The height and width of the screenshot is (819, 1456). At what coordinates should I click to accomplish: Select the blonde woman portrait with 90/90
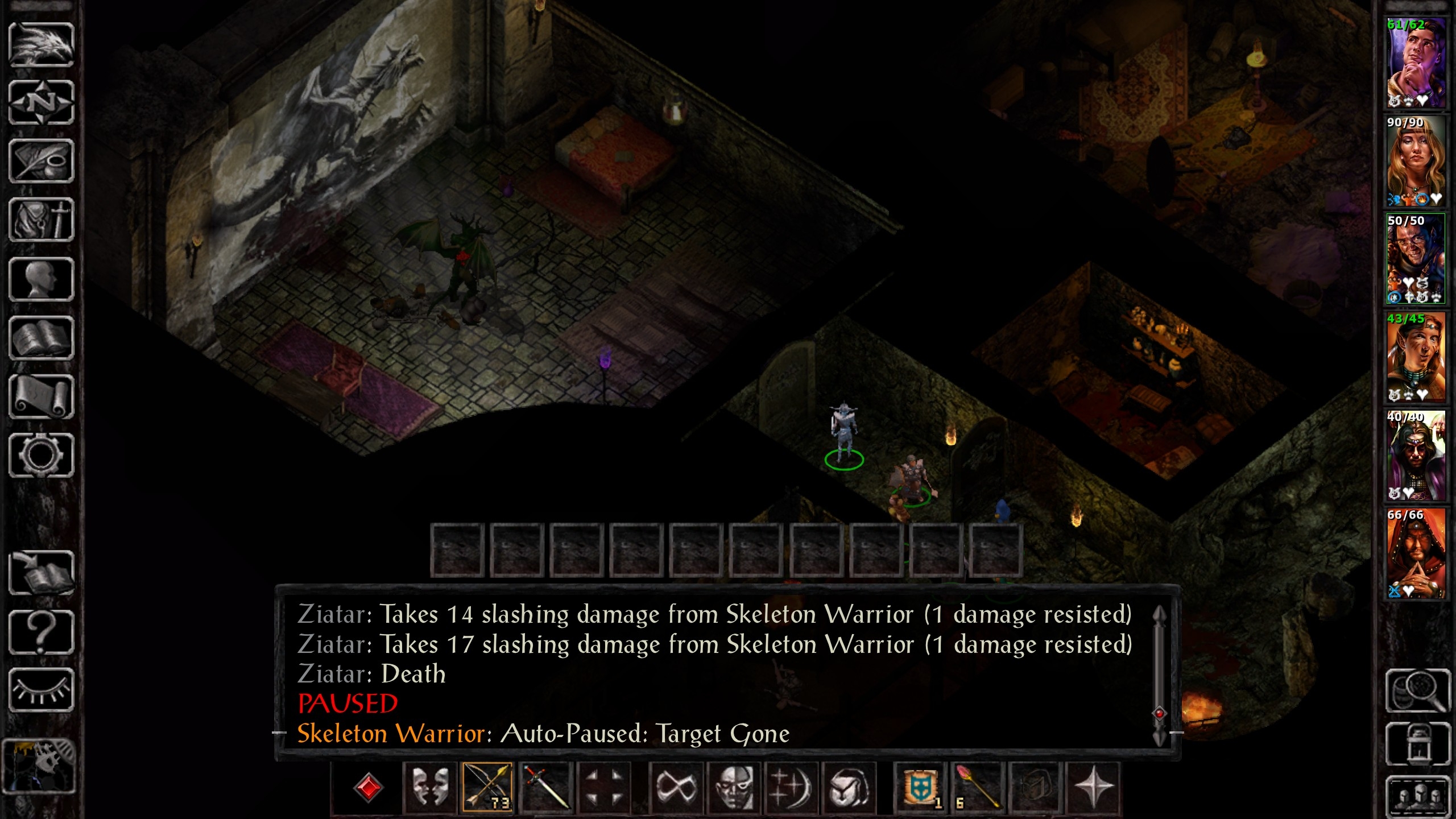(1416, 161)
